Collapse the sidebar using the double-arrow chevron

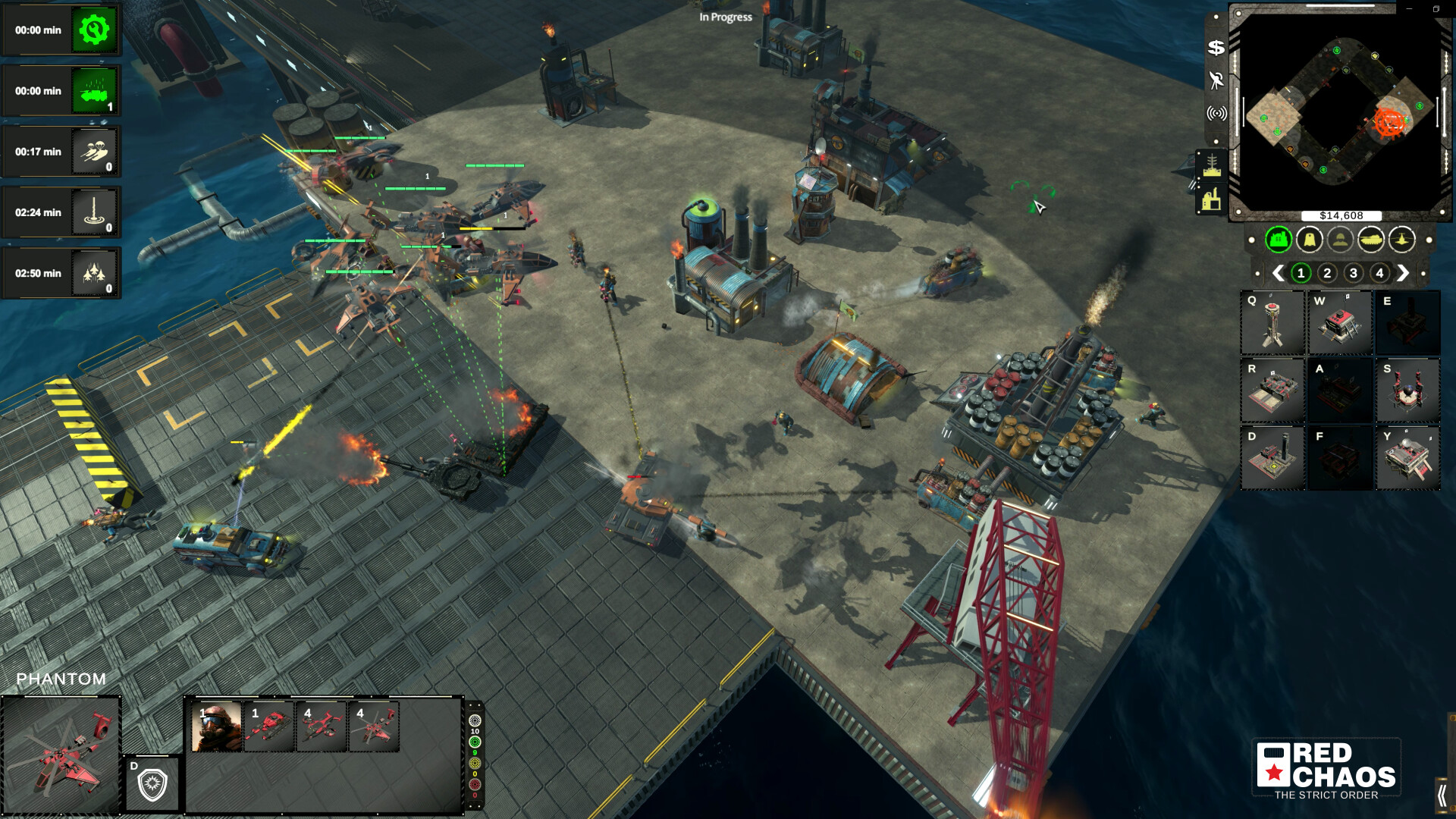click(x=1443, y=794)
